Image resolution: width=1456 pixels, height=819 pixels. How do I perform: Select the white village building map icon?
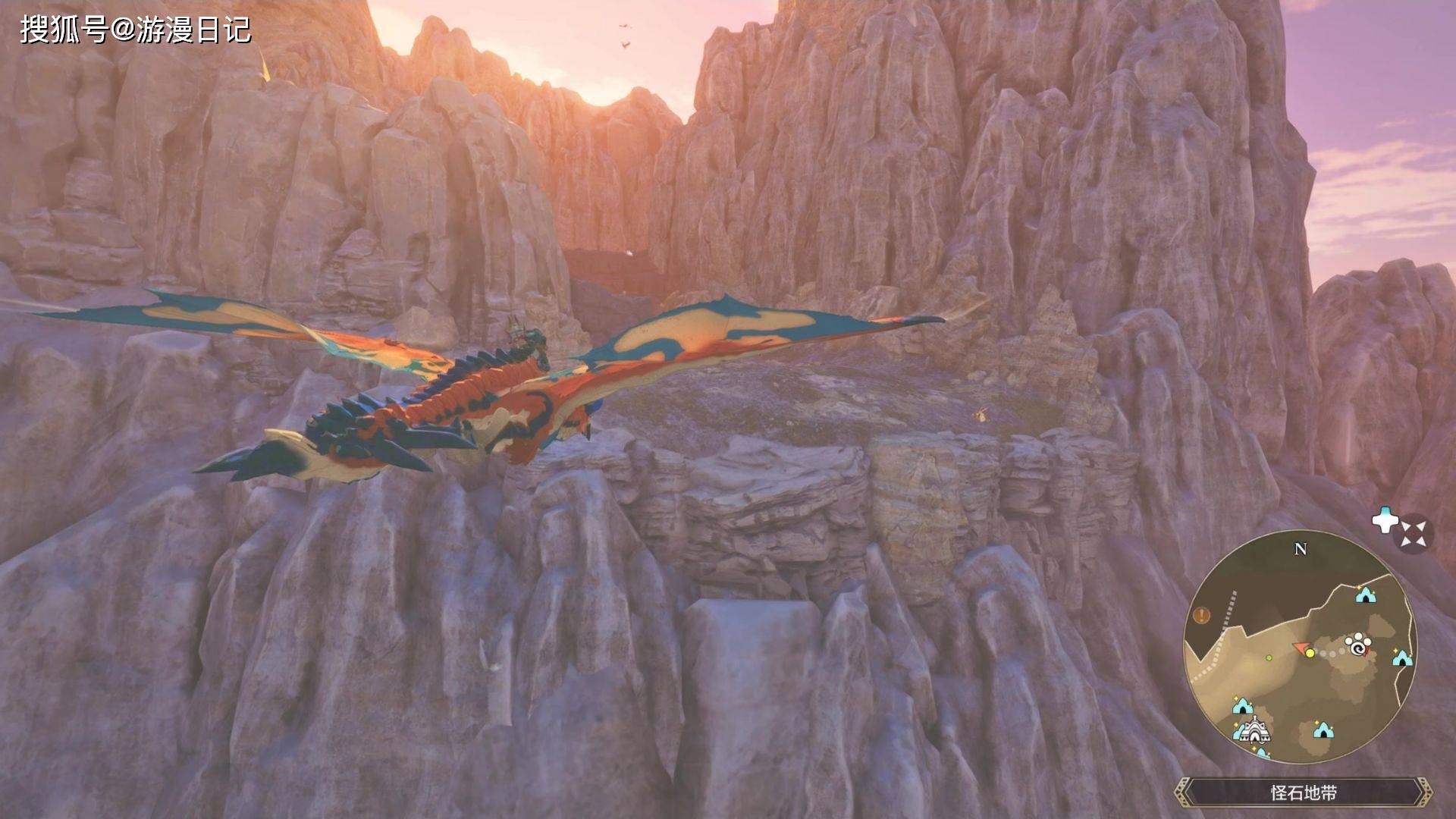[x=1255, y=730]
